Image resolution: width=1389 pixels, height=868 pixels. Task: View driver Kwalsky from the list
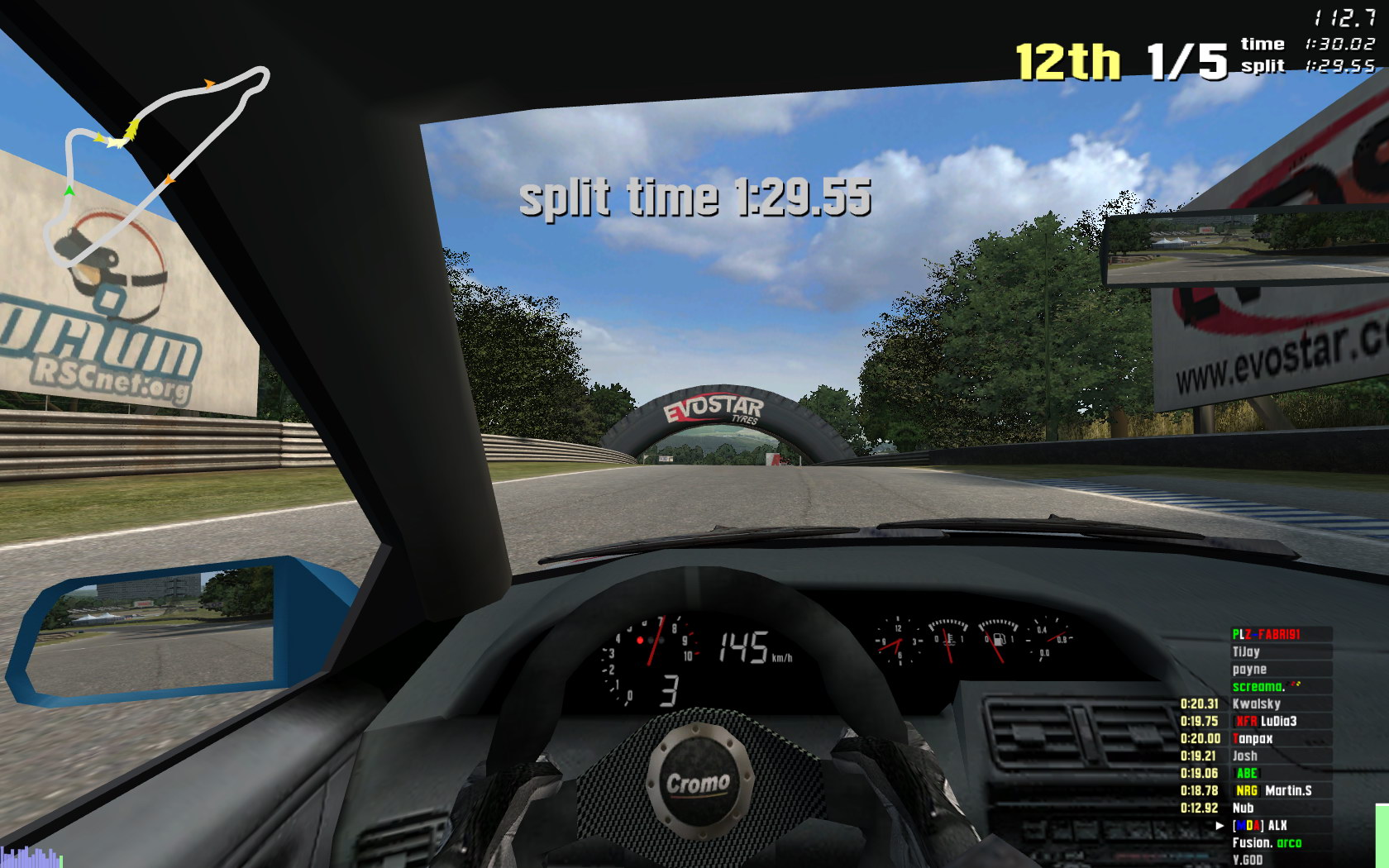click(x=1256, y=703)
